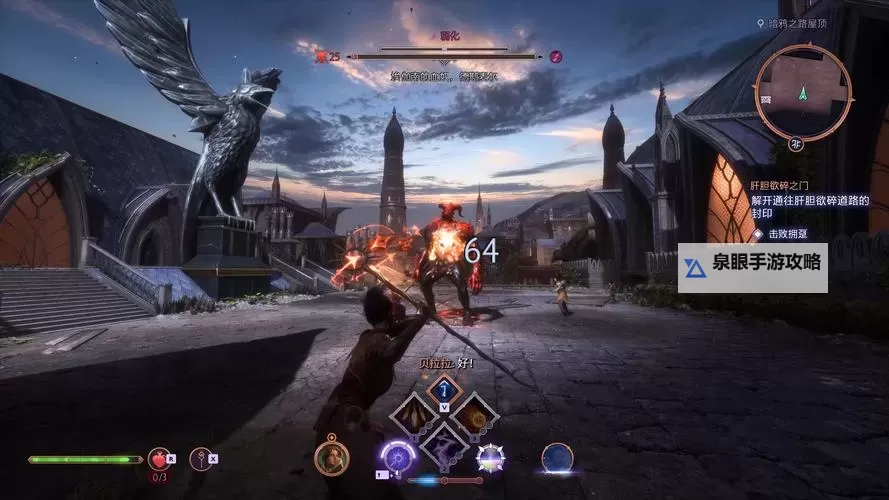Image resolution: width=889 pixels, height=500 pixels.
Task: Click the purple icon beside boss bar
Action: [x=556, y=56]
